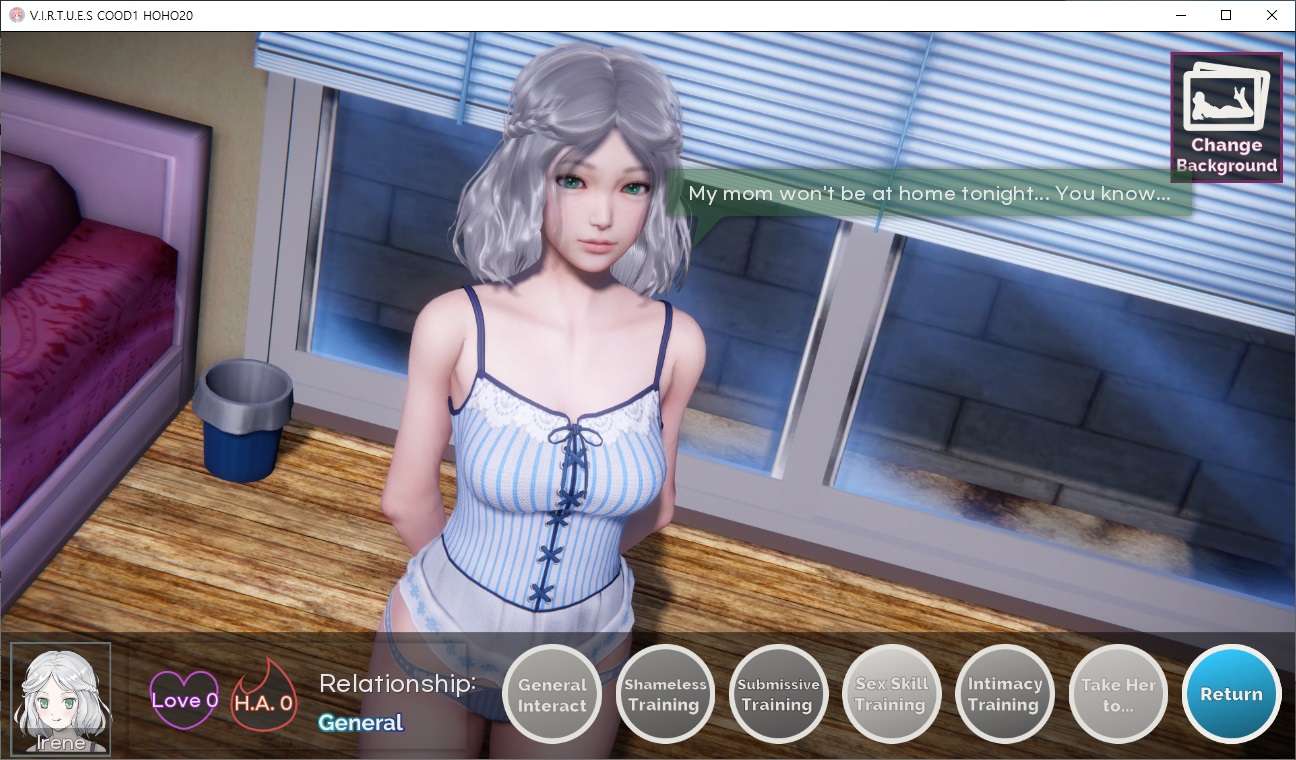Minimize the game window
Screen dimensions: 1296x760
pos(1180,15)
